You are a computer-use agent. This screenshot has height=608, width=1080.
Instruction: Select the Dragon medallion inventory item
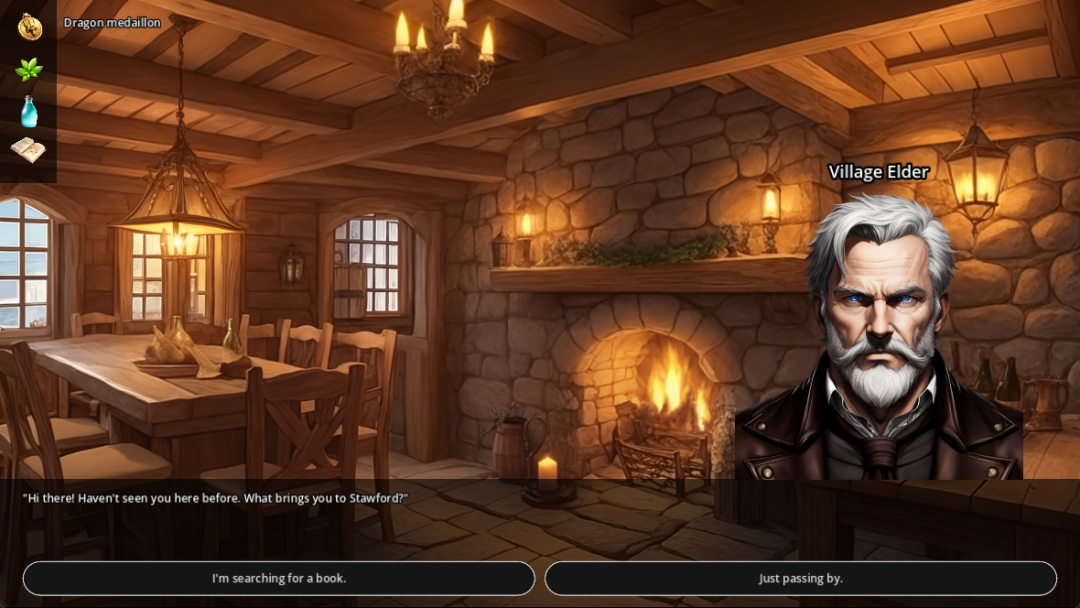tap(29, 27)
